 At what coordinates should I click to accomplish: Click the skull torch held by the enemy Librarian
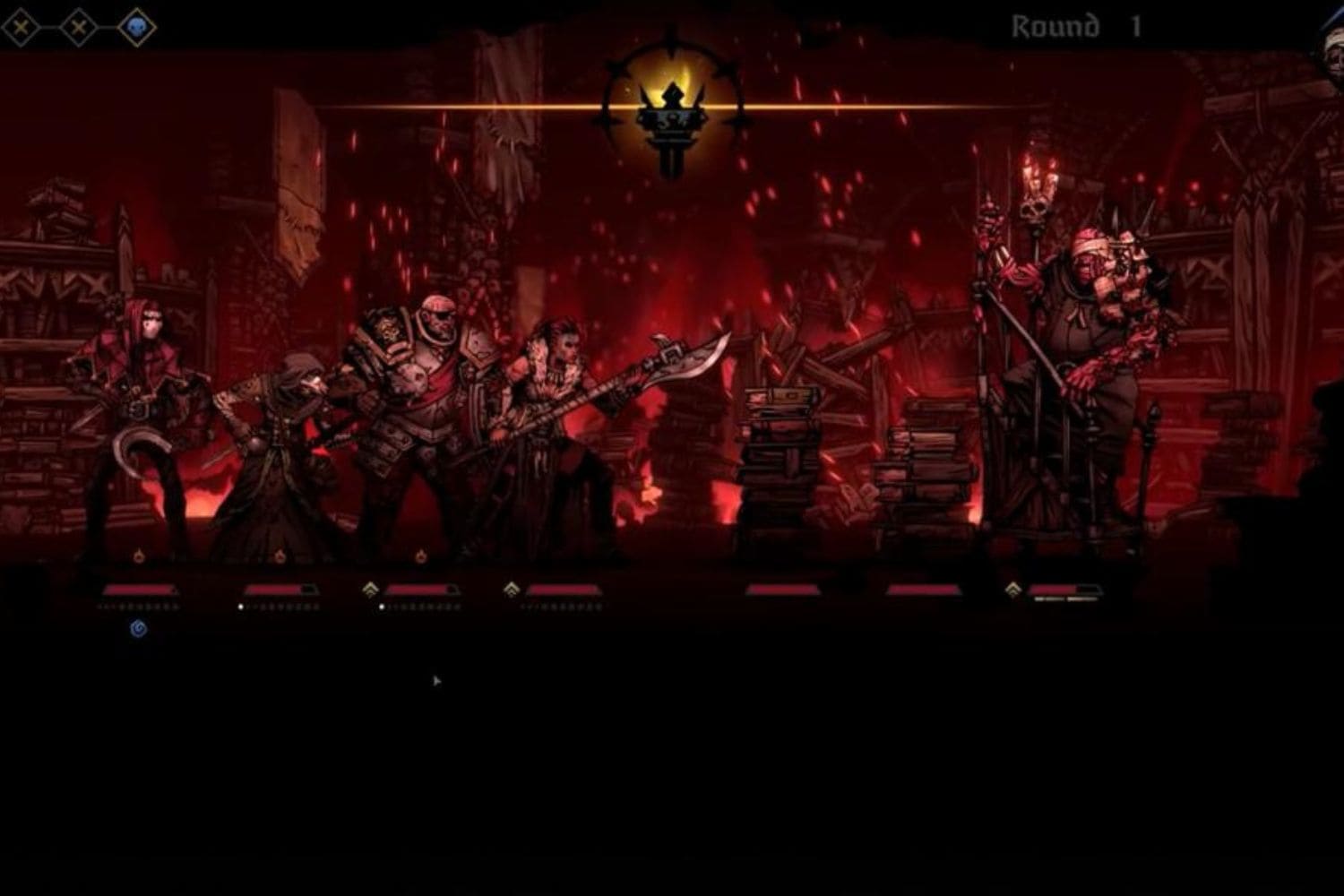coord(1032,206)
